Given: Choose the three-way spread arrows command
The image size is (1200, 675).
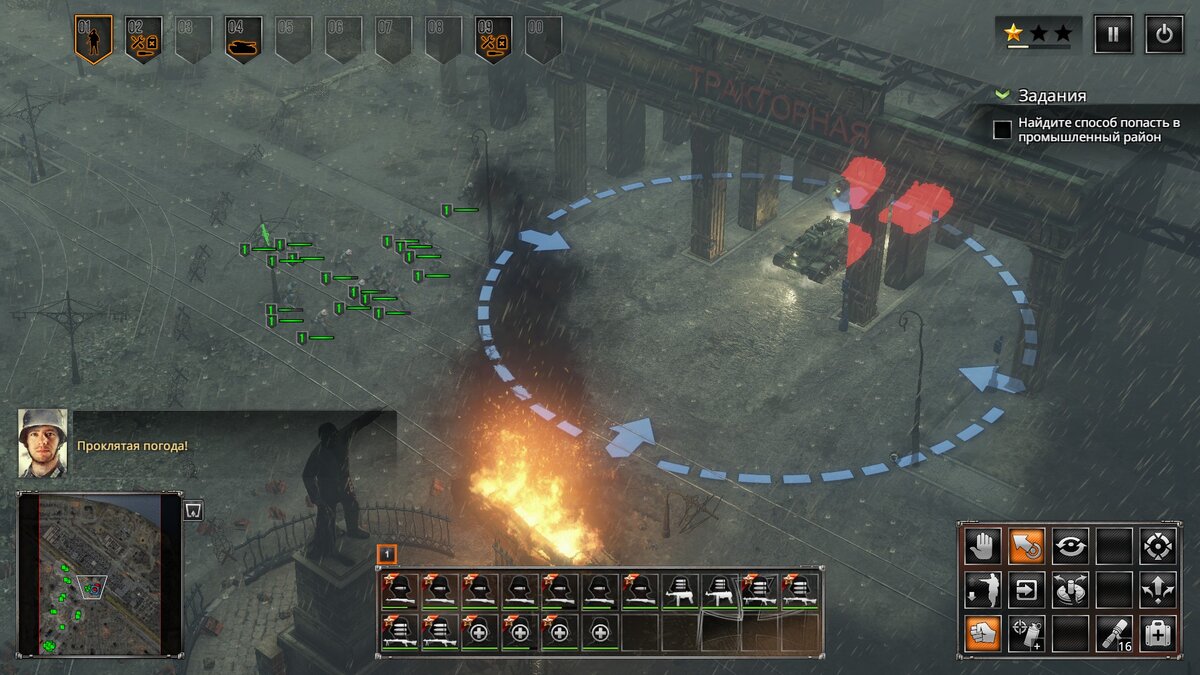Looking at the screenshot, I should point(1158,590).
